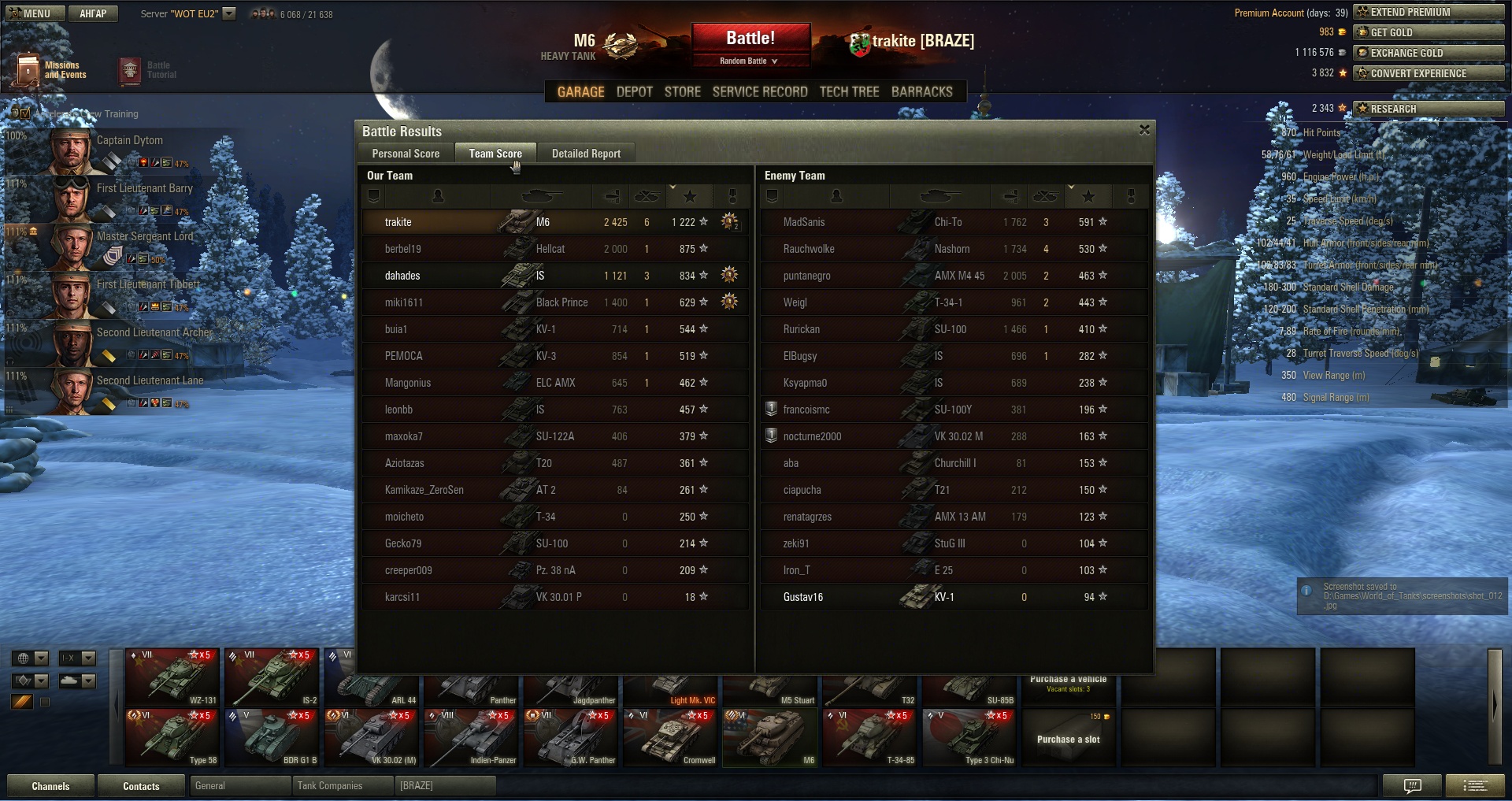Click the Research button

pyautogui.click(x=1428, y=109)
